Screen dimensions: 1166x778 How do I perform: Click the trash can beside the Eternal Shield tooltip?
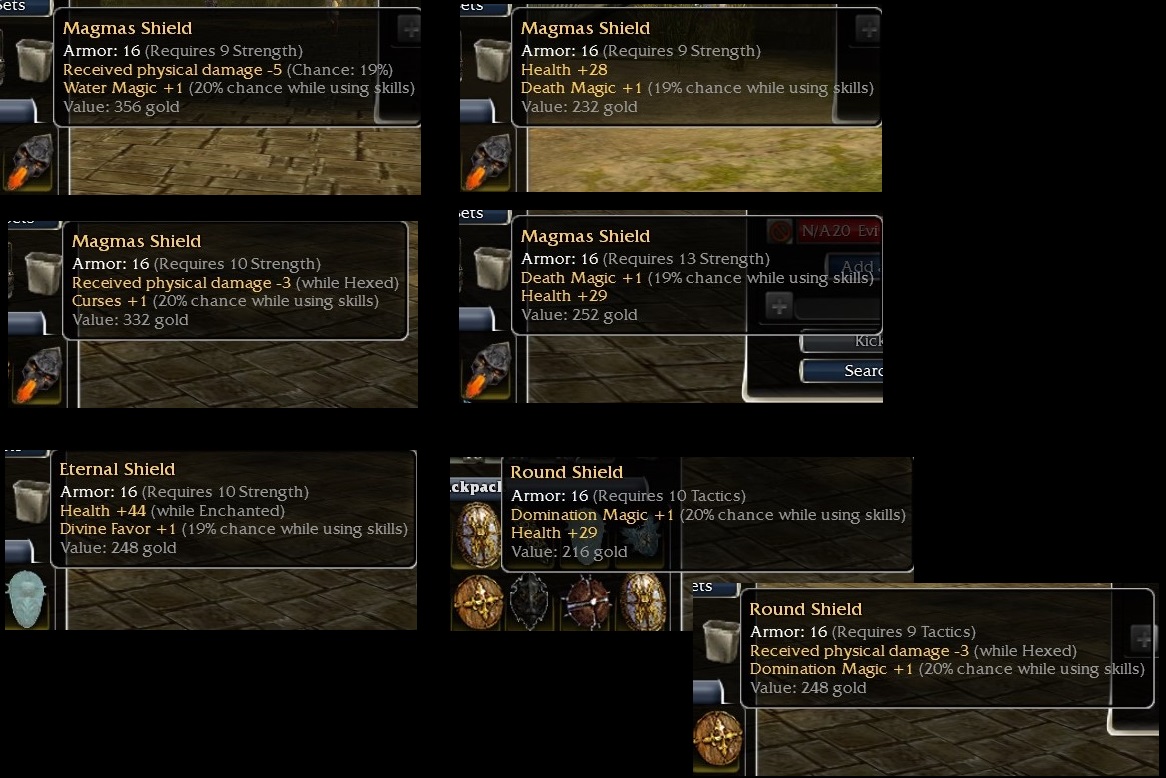pos(31,500)
